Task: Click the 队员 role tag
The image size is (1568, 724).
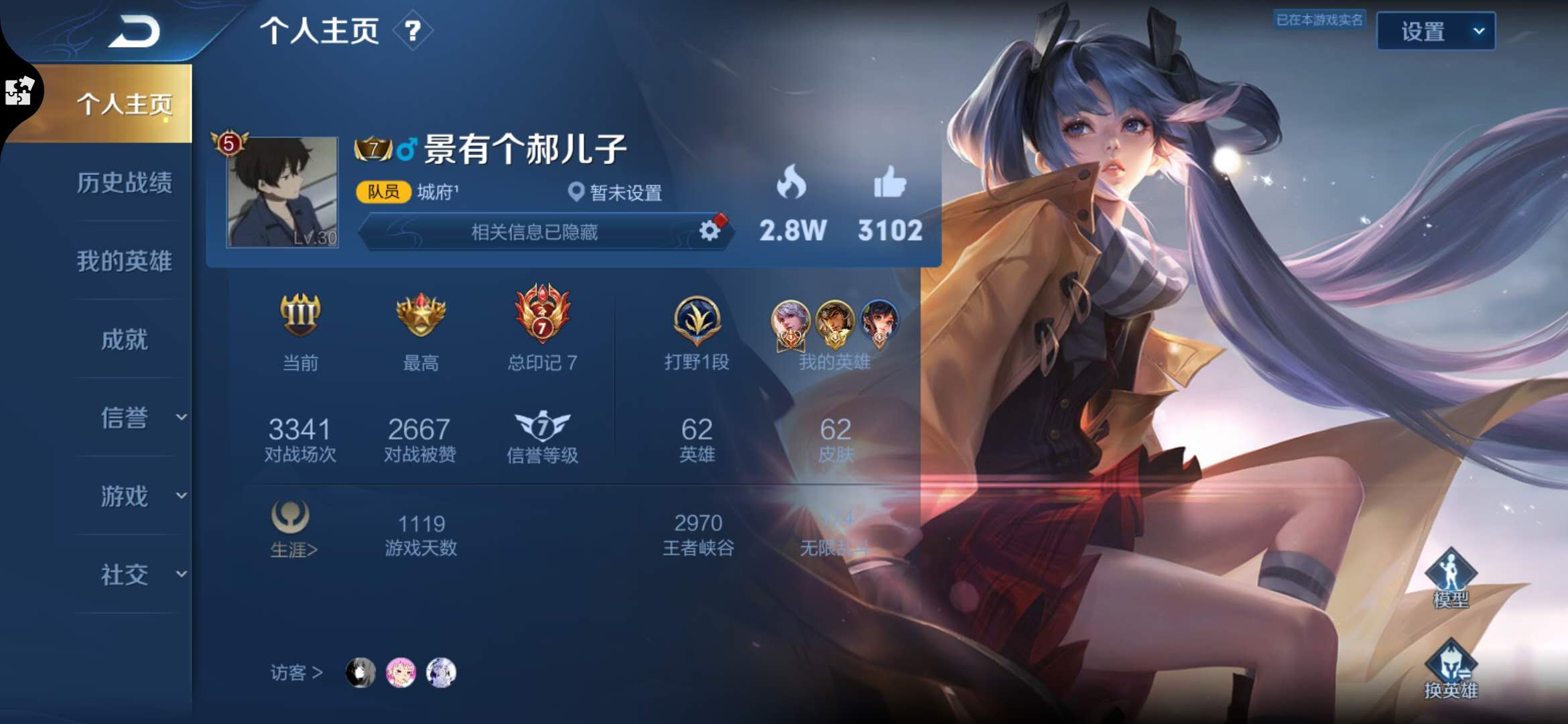Action: 385,192
